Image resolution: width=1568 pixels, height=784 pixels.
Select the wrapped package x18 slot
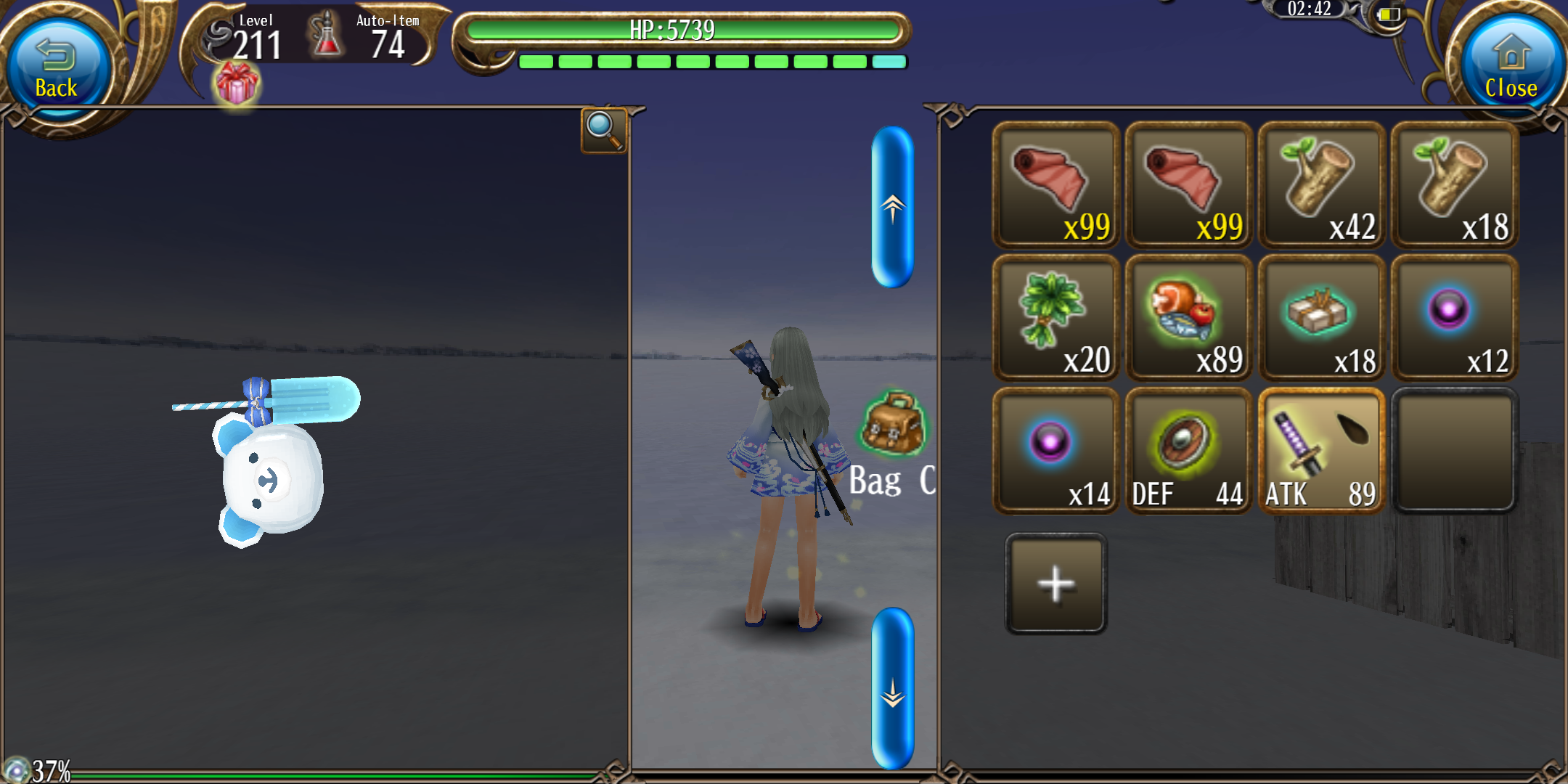tap(1321, 318)
